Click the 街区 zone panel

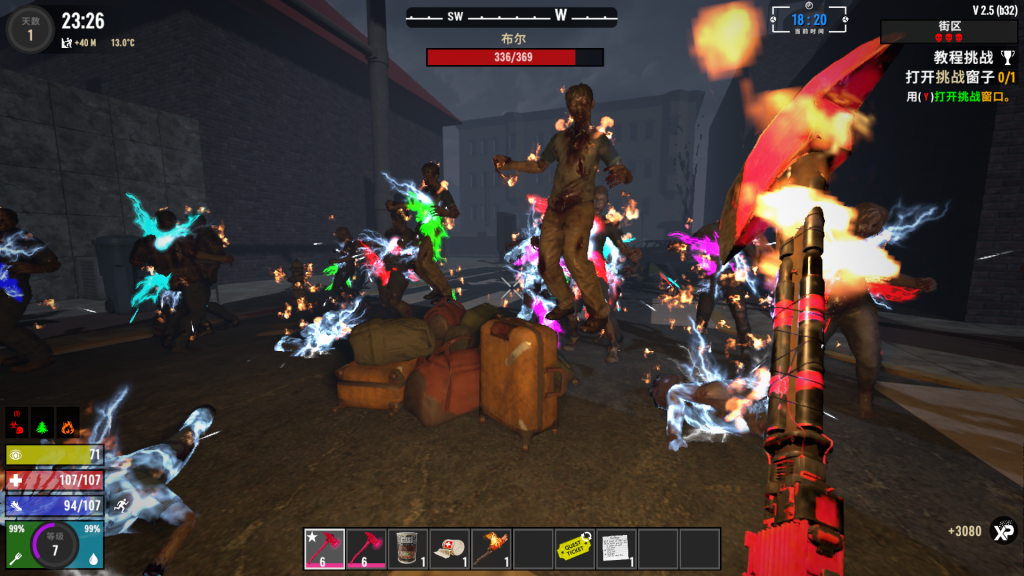[949, 31]
